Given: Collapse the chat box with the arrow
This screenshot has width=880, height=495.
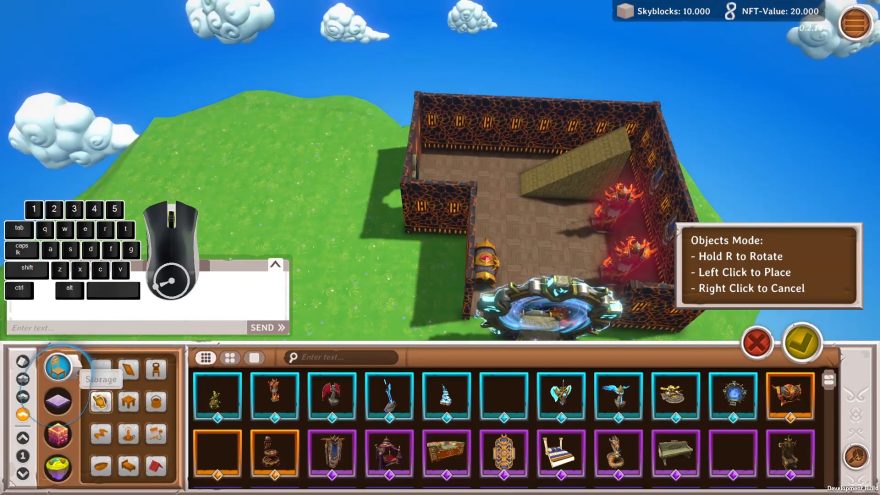Looking at the screenshot, I should tap(275, 265).
